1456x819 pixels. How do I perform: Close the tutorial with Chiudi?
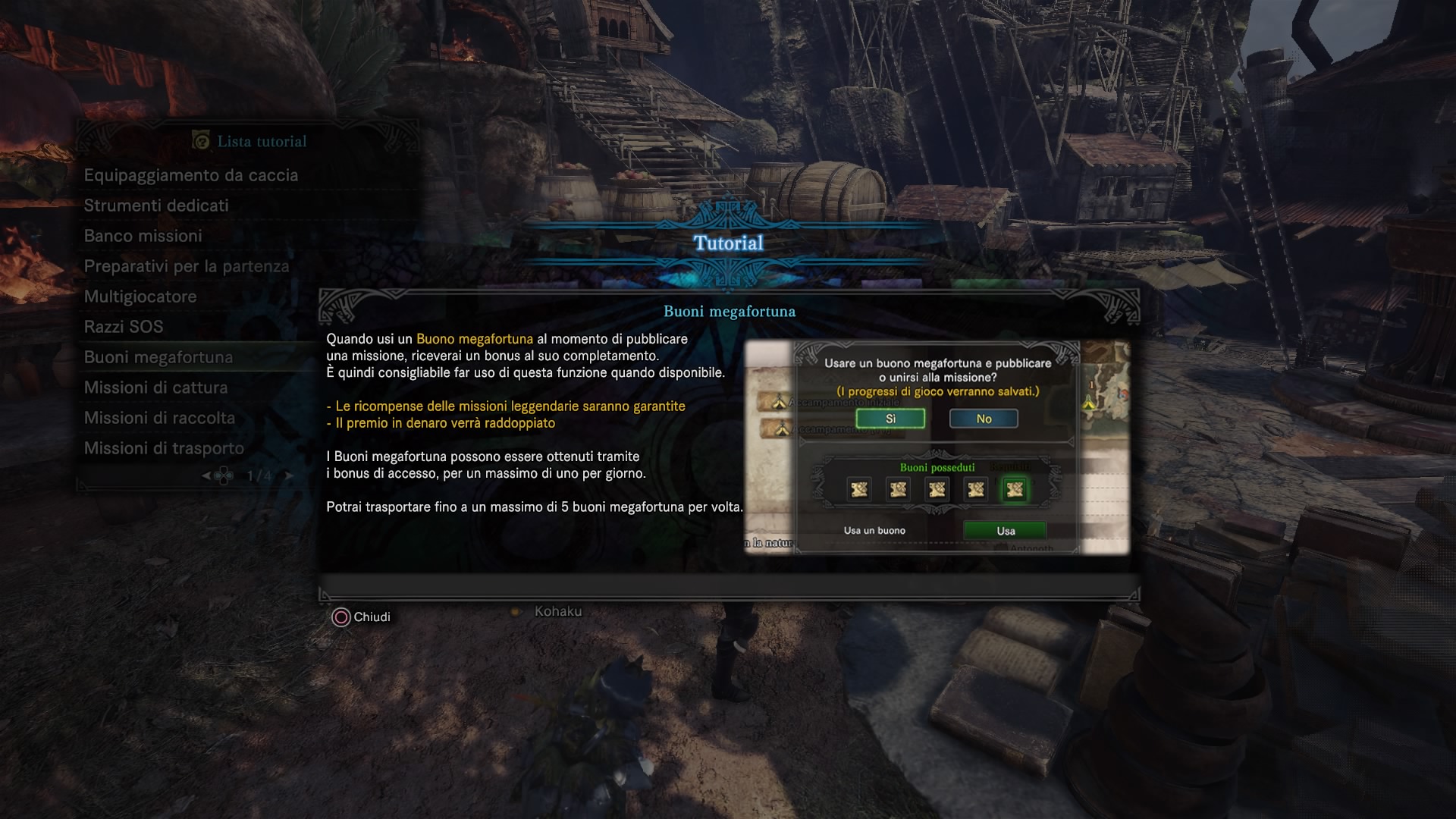pos(361,617)
